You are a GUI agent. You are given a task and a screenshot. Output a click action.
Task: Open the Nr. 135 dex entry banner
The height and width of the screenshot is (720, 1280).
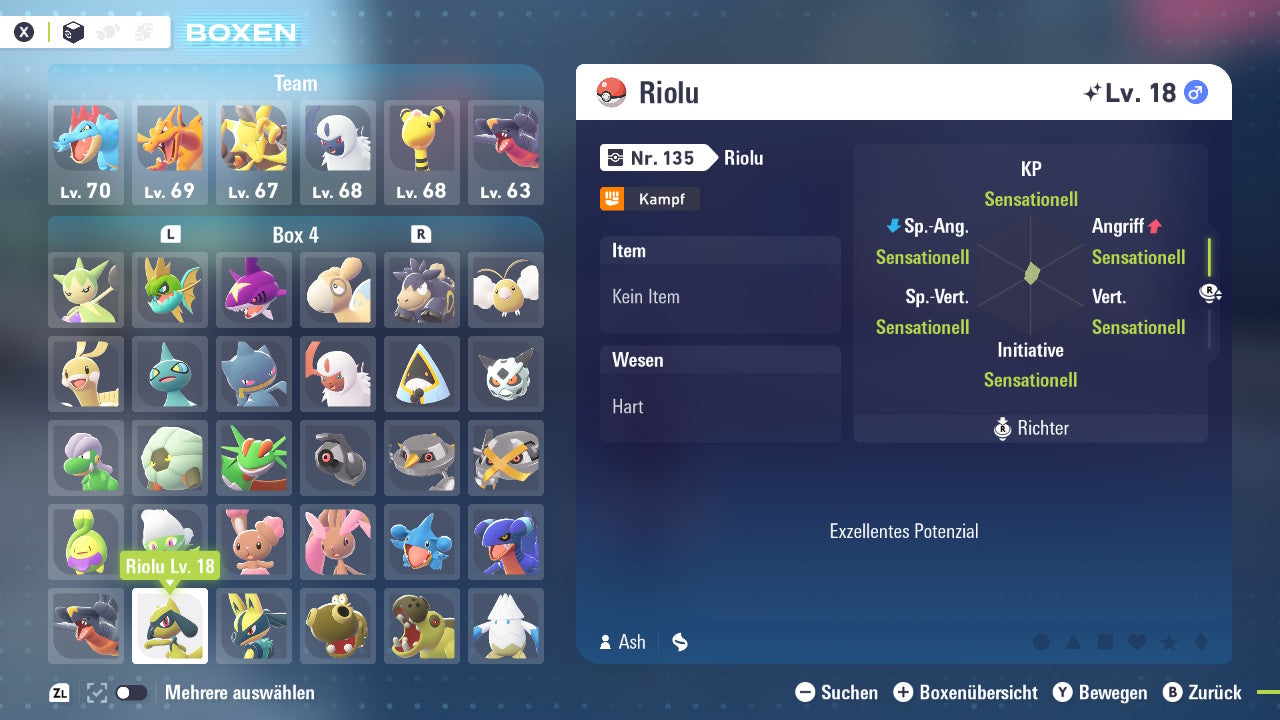click(659, 157)
